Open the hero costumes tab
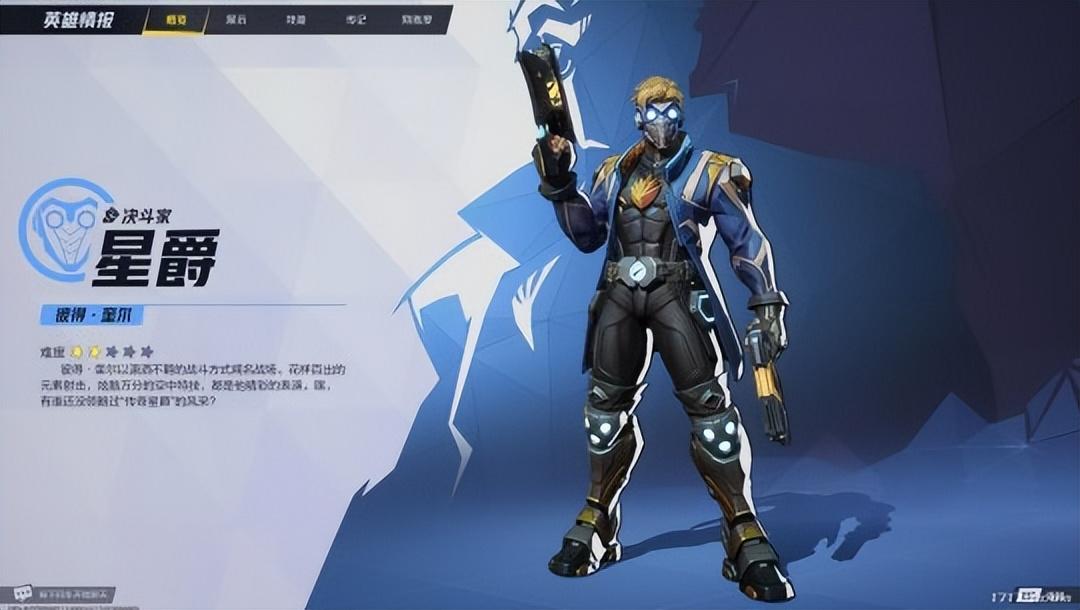The image size is (1080, 610). (237, 20)
